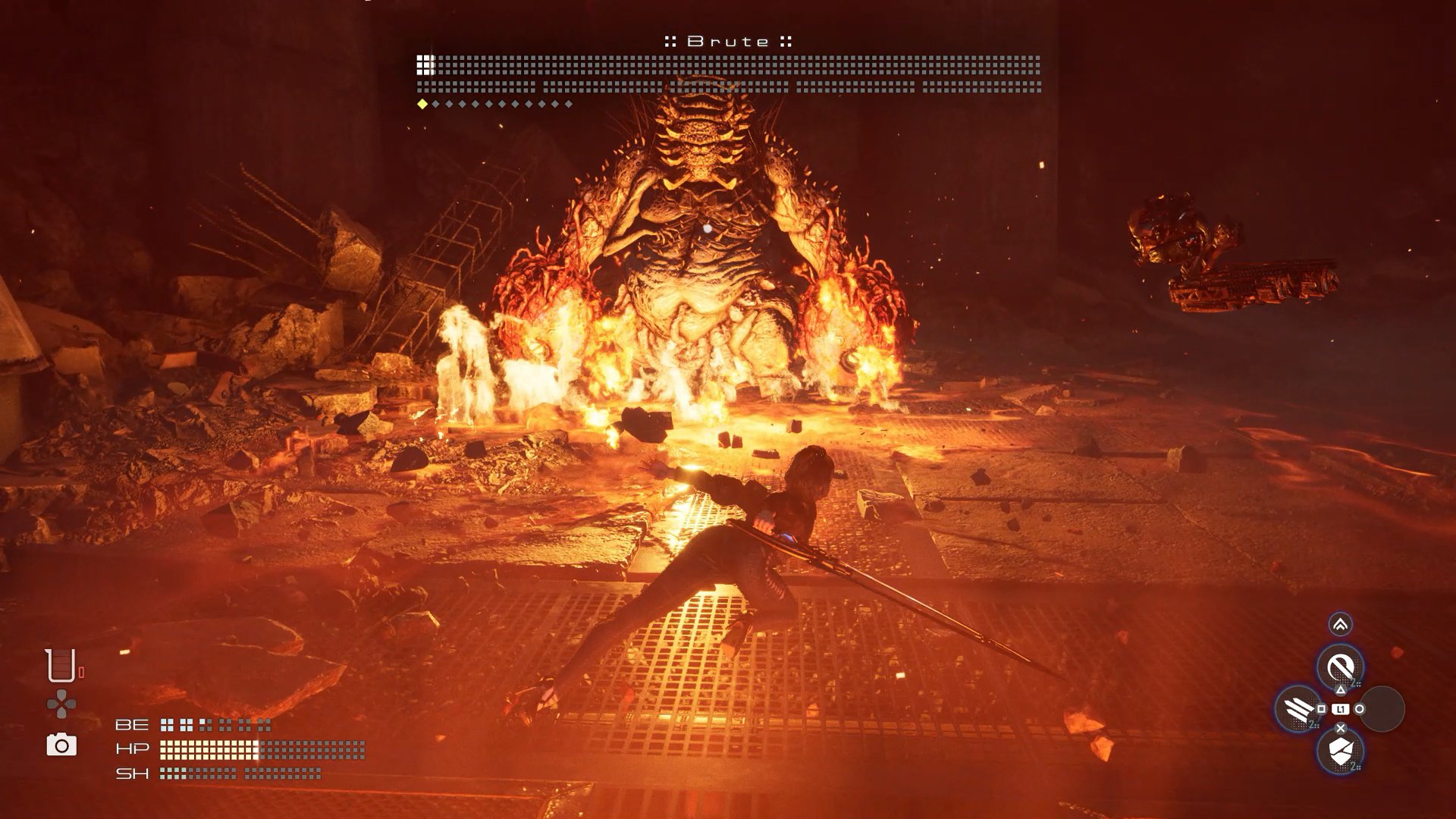Use the healing potion flask icon
This screenshot has width=1456, height=819.
tap(61, 666)
